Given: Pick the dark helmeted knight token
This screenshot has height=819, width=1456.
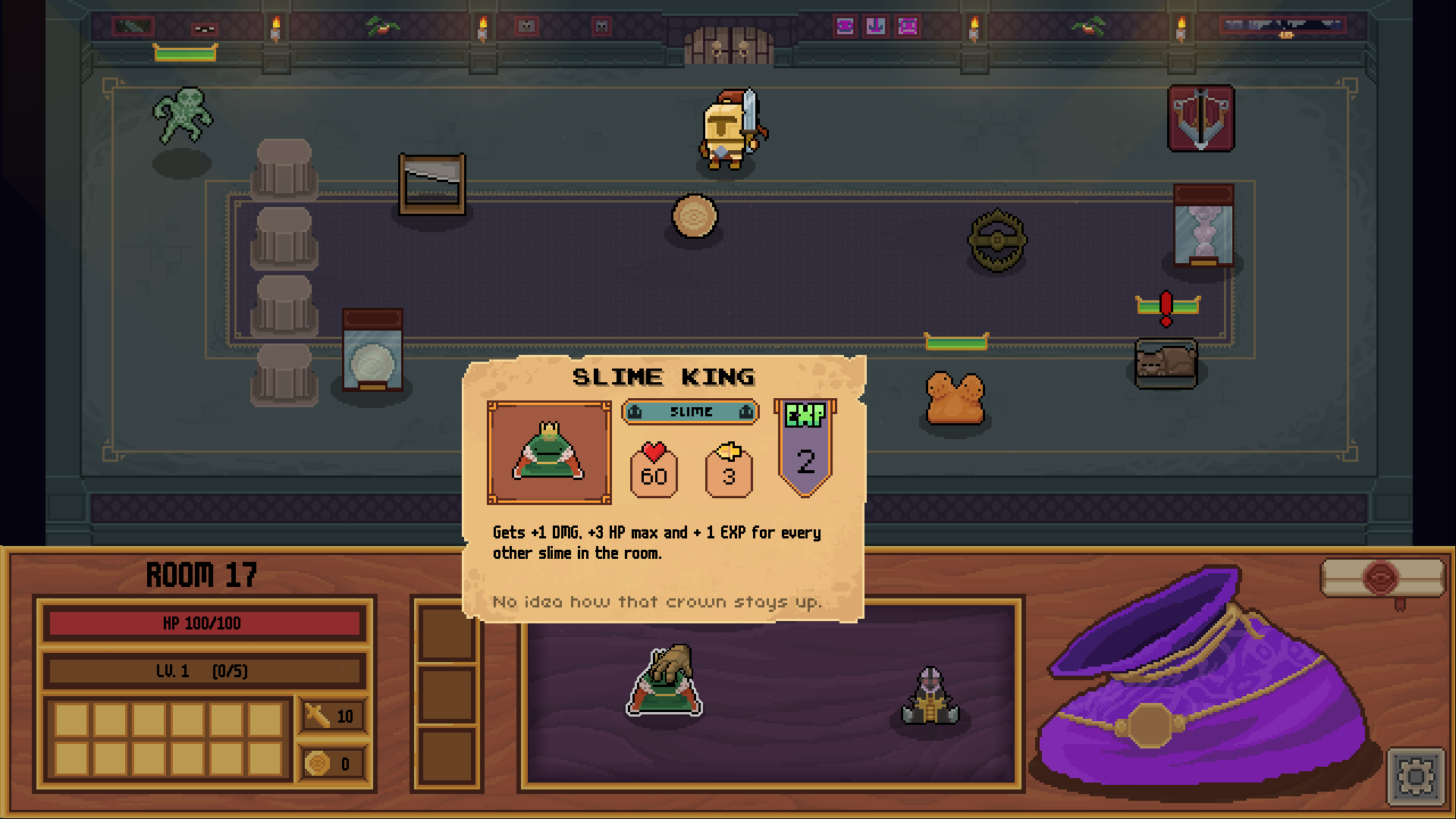Looking at the screenshot, I should point(930,698).
